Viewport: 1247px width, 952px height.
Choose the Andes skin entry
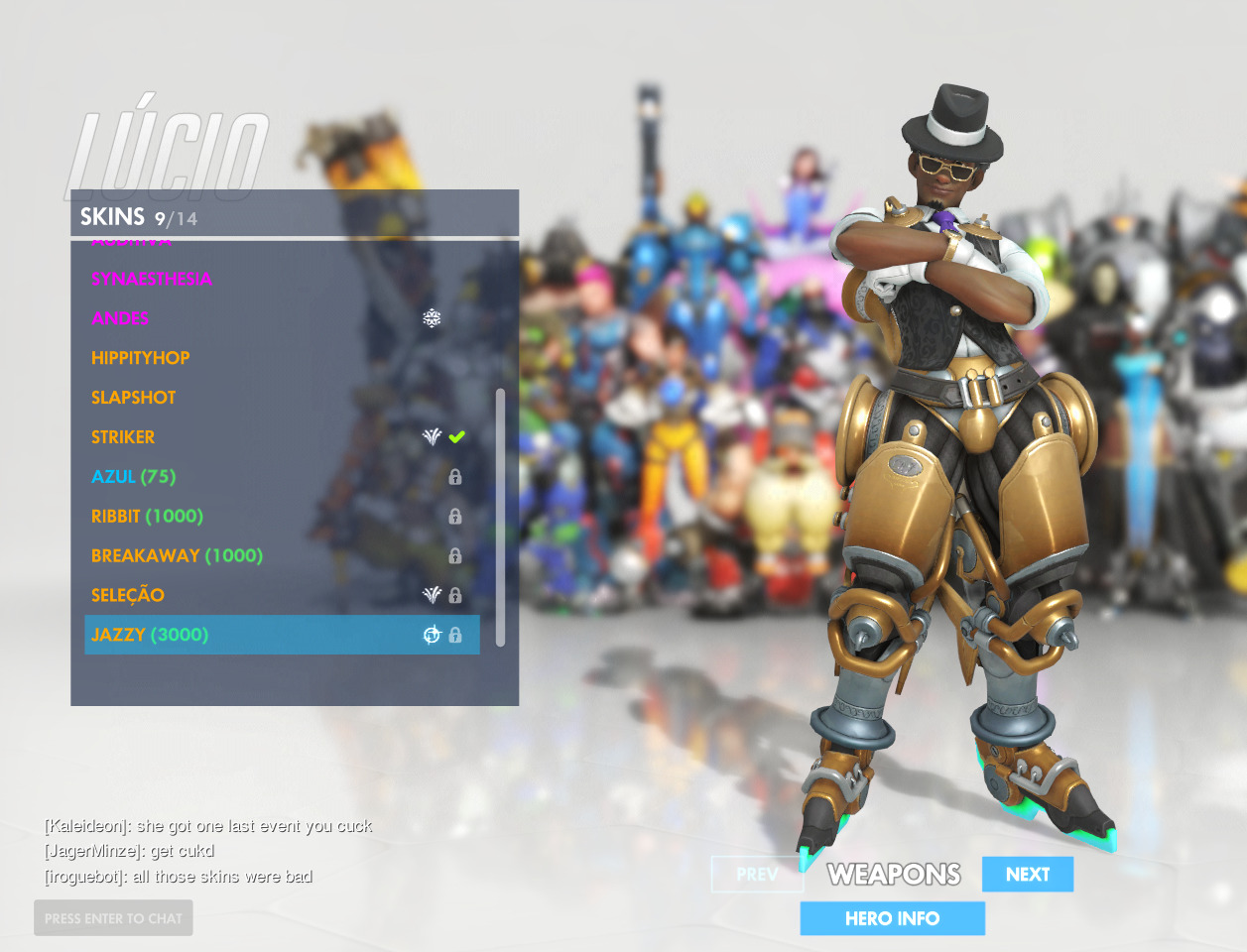pos(120,318)
